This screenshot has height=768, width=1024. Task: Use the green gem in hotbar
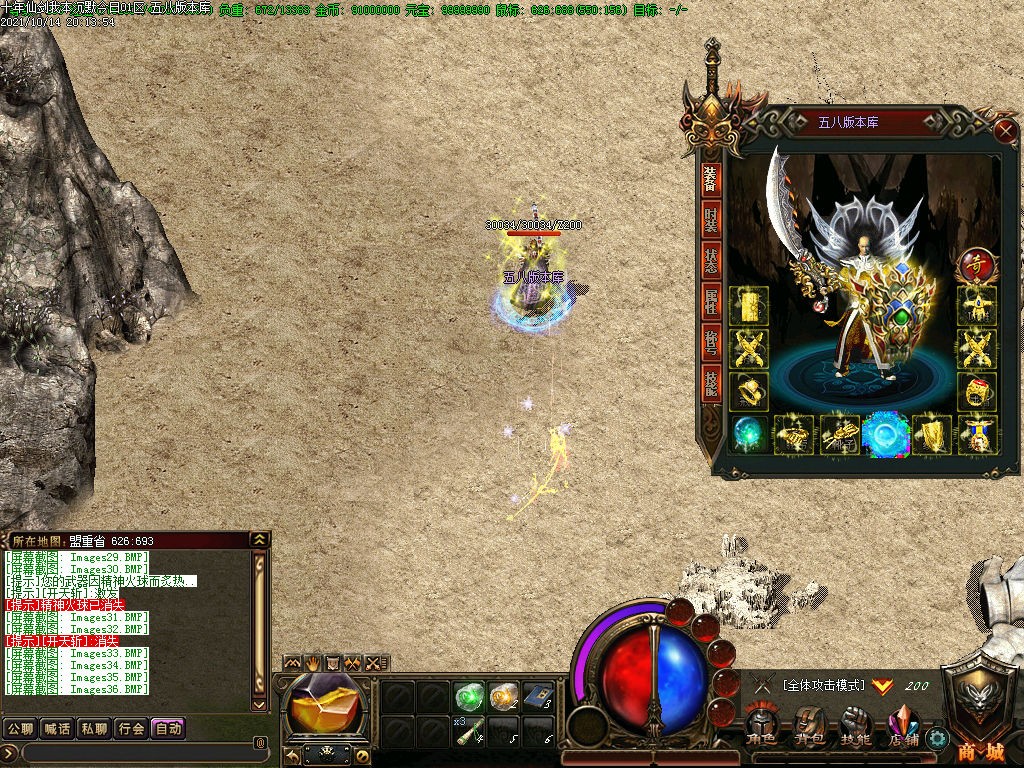pyautogui.click(x=467, y=695)
